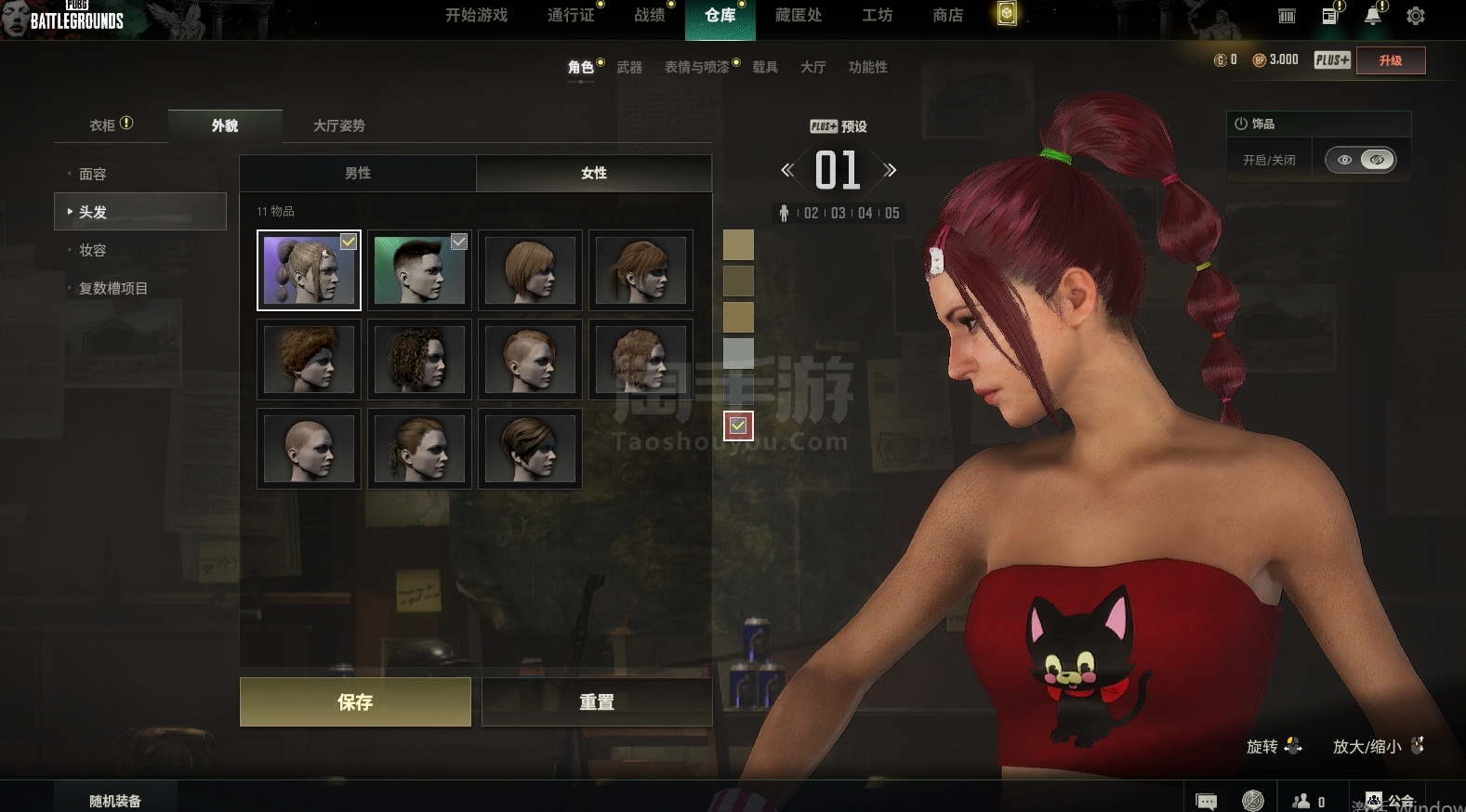
Task: Open the 大厅姿势 lobby pose tab
Action: 338,125
